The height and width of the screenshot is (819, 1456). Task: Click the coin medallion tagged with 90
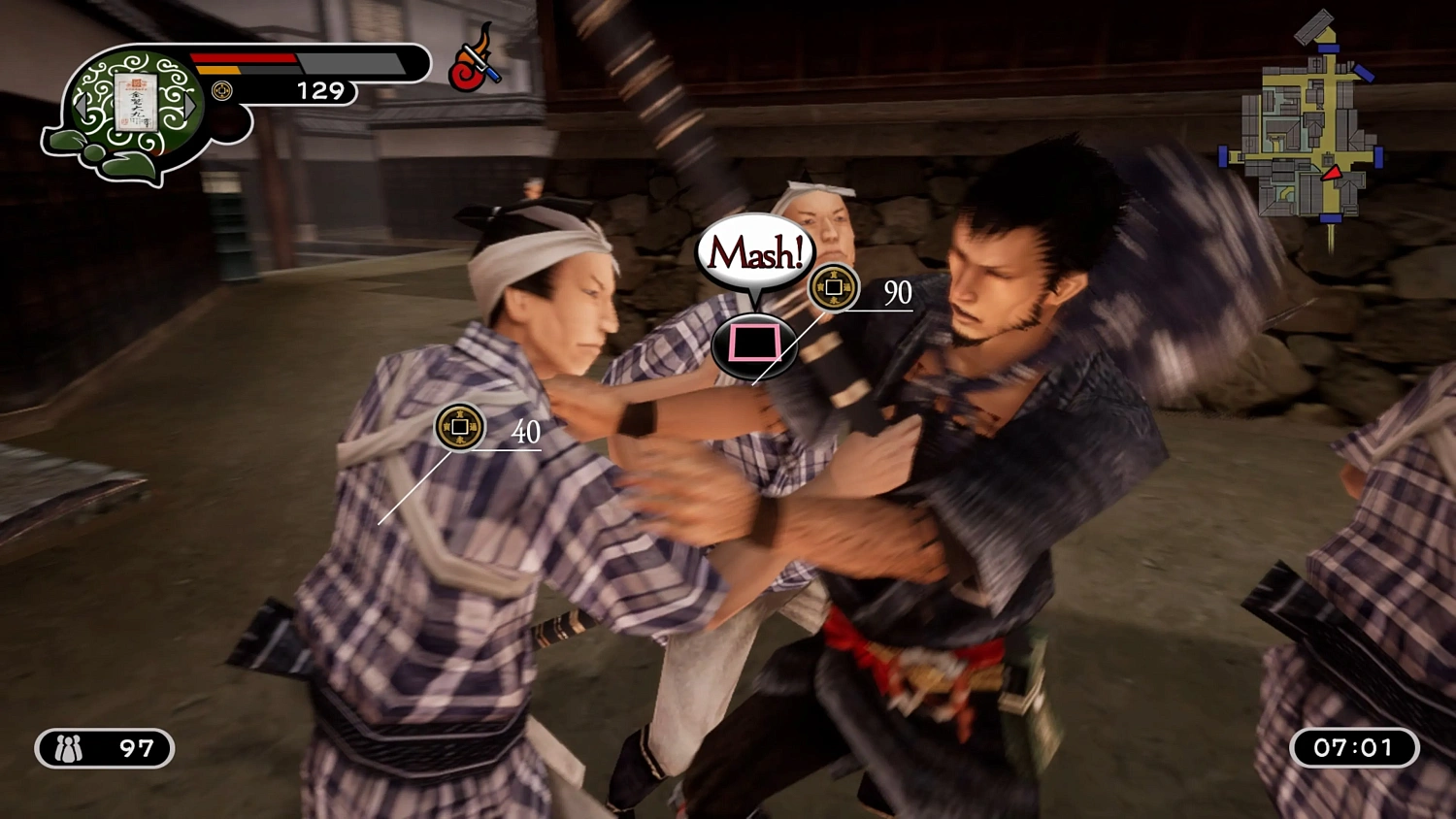pyautogui.click(x=833, y=288)
